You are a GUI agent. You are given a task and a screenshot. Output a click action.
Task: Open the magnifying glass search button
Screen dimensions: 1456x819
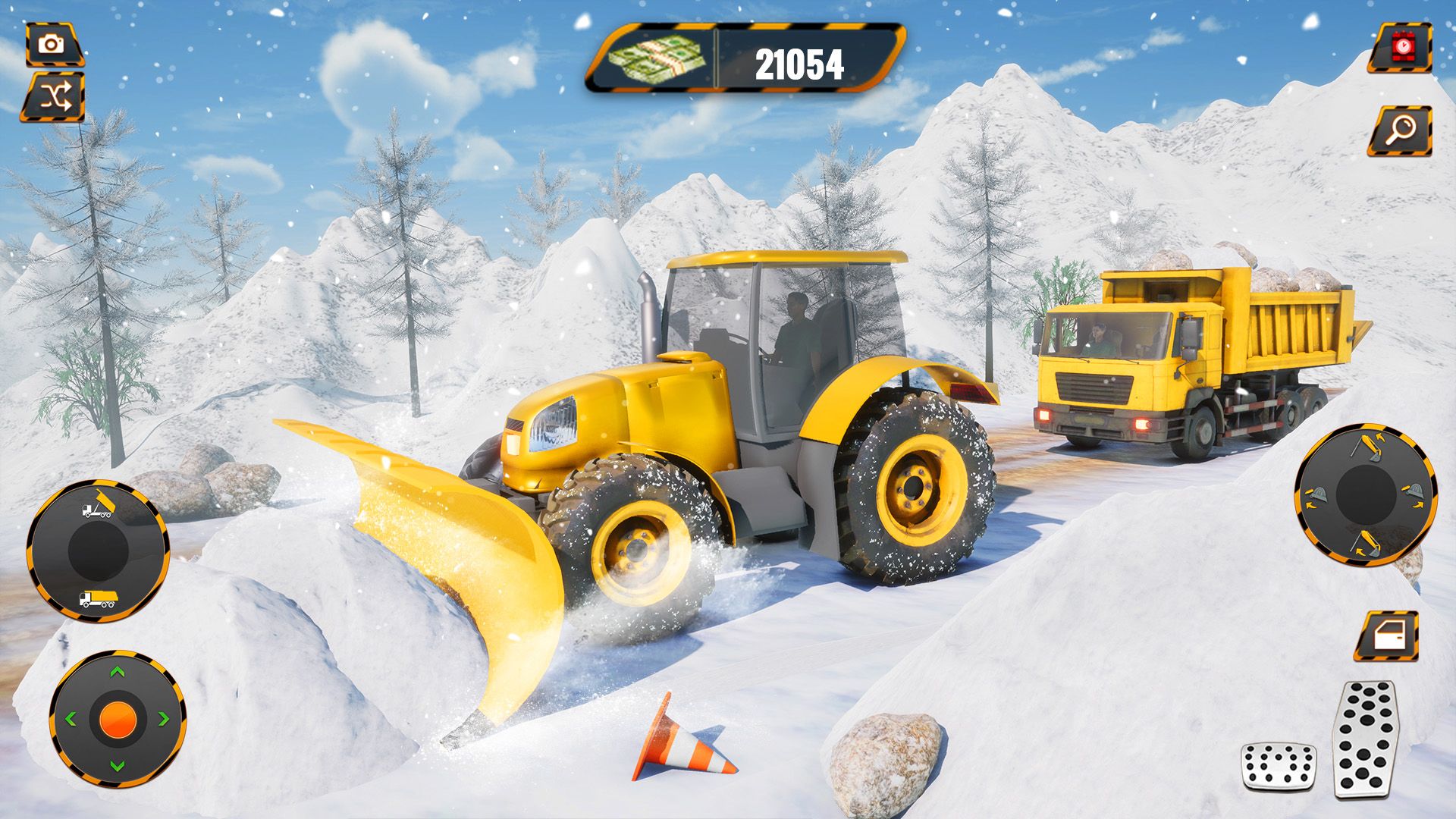(1401, 131)
